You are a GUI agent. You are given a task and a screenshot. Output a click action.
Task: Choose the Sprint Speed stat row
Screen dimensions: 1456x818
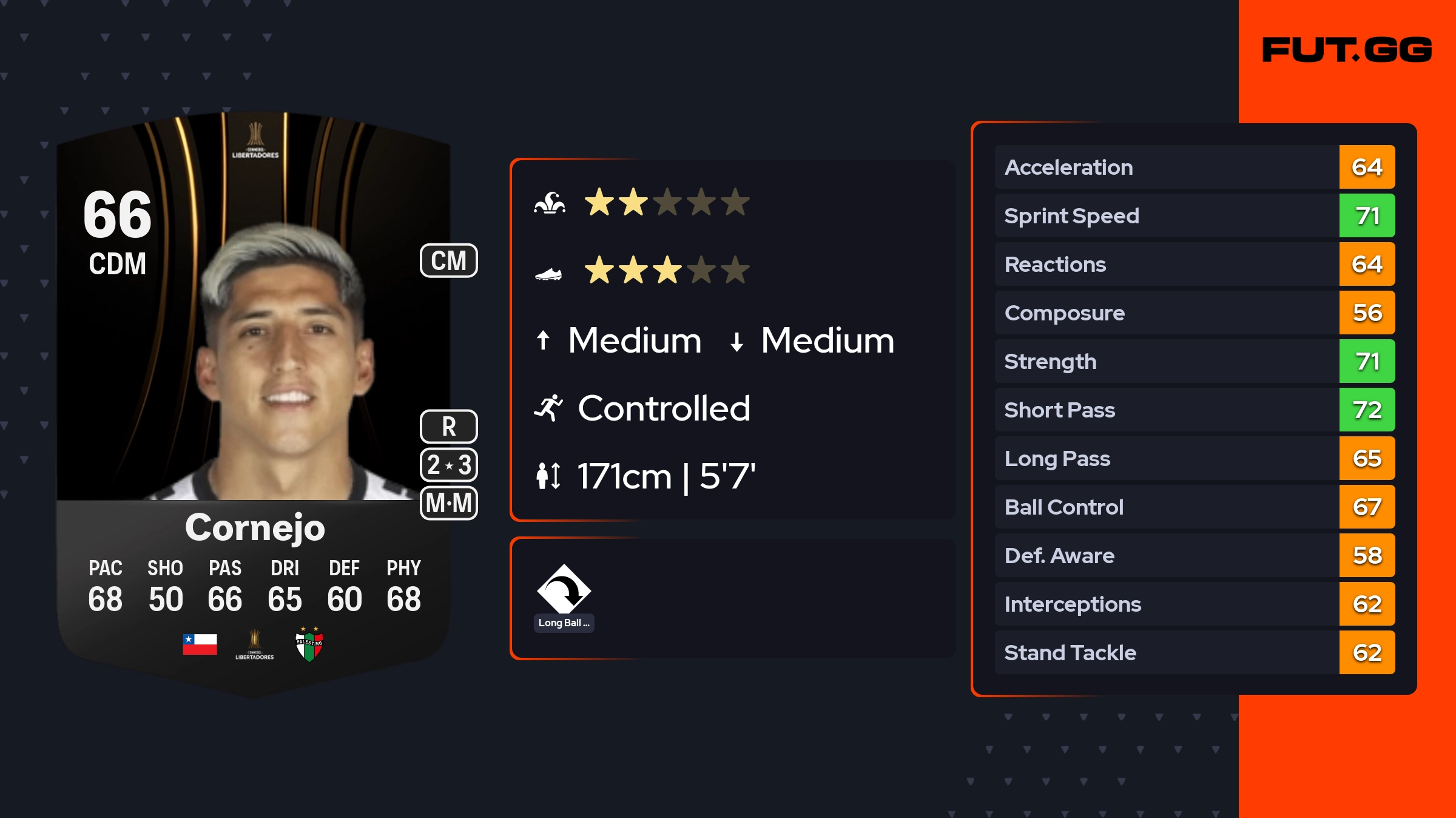tap(1195, 216)
